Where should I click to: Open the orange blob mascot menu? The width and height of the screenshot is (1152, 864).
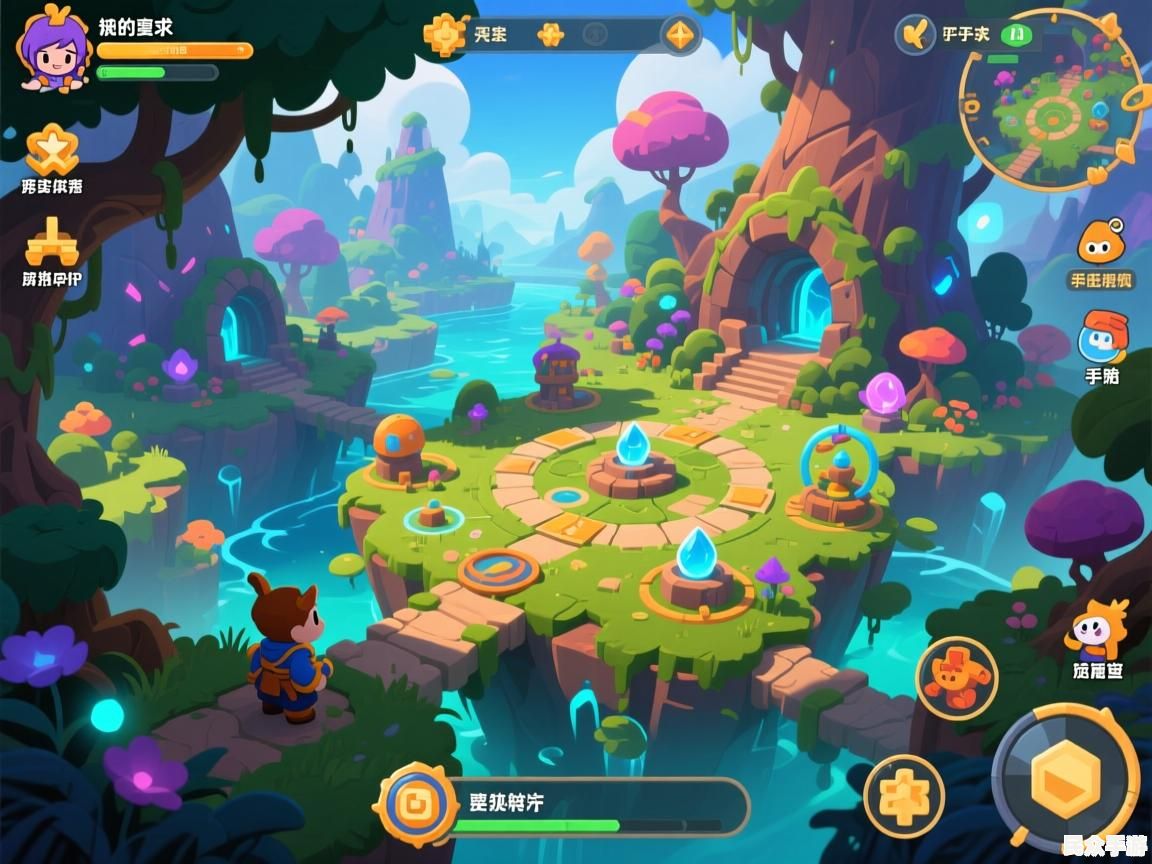[1100, 243]
